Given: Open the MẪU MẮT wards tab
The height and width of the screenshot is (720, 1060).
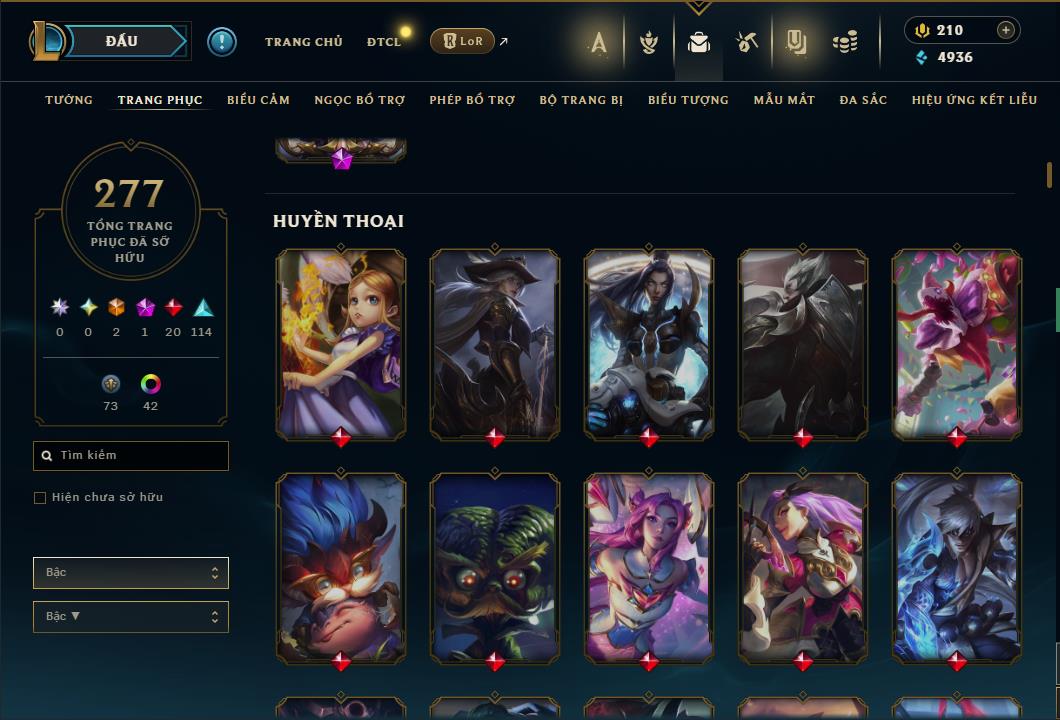Looking at the screenshot, I should [x=784, y=100].
